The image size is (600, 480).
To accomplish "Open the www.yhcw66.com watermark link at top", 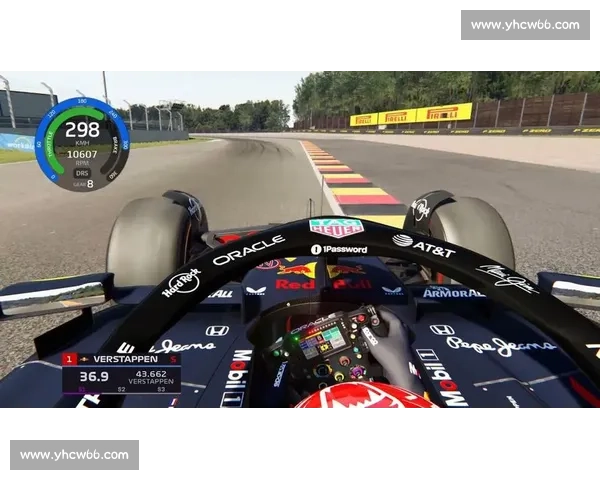I will (x=524, y=25).
